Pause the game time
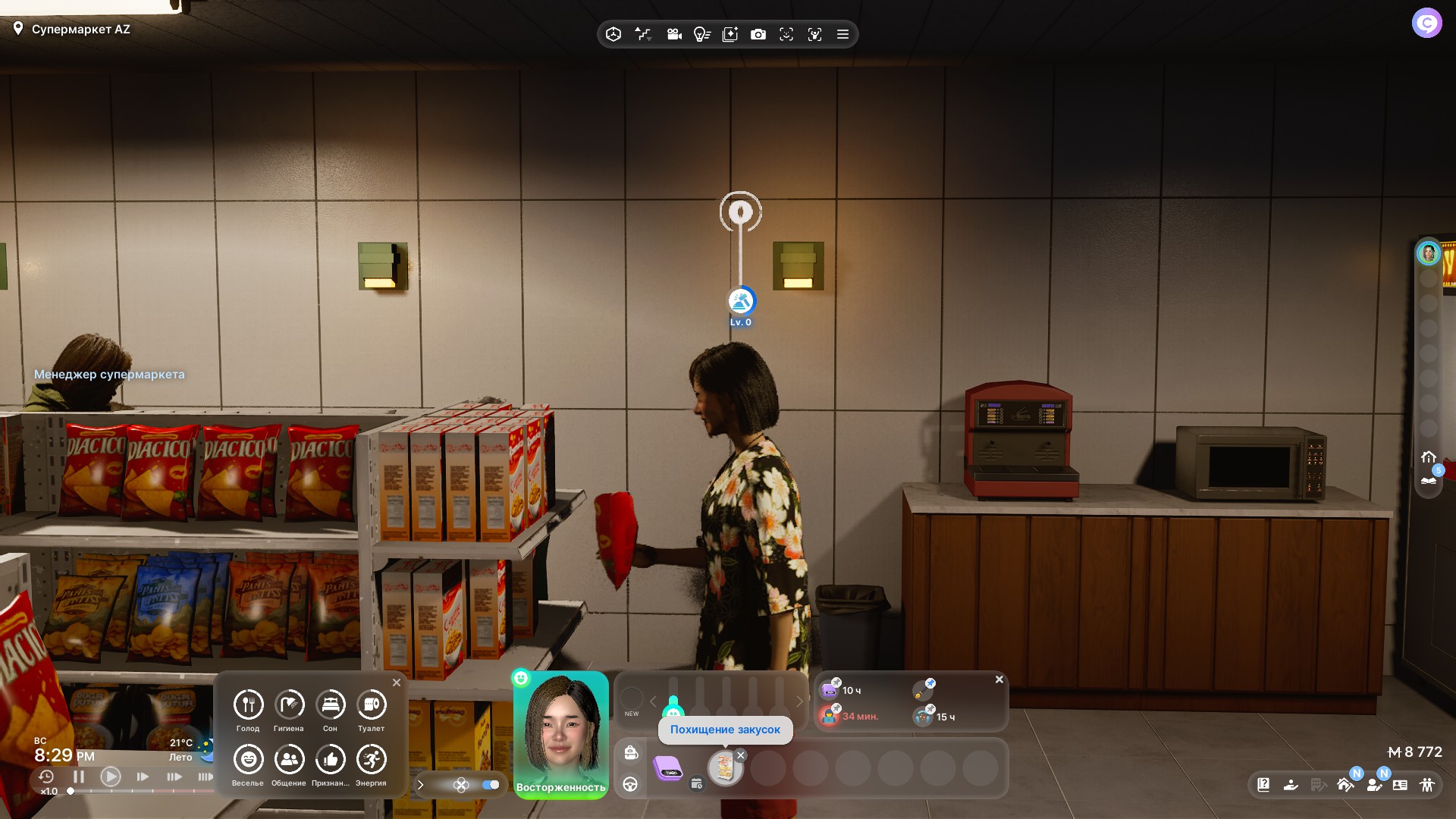The height and width of the screenshot is (819, 1456). coord(79,777)
